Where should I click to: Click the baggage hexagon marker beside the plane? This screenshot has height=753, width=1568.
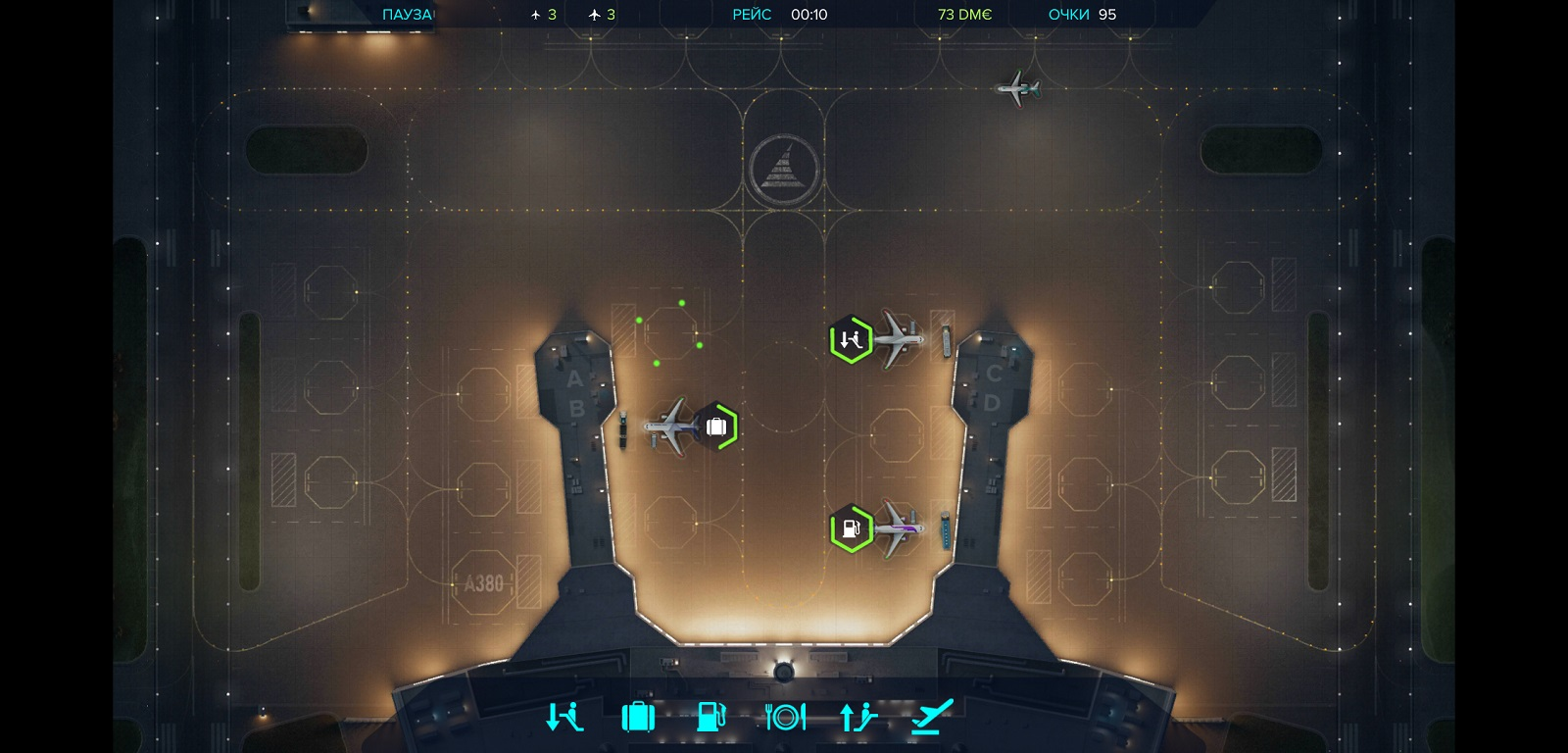[717, 427]
